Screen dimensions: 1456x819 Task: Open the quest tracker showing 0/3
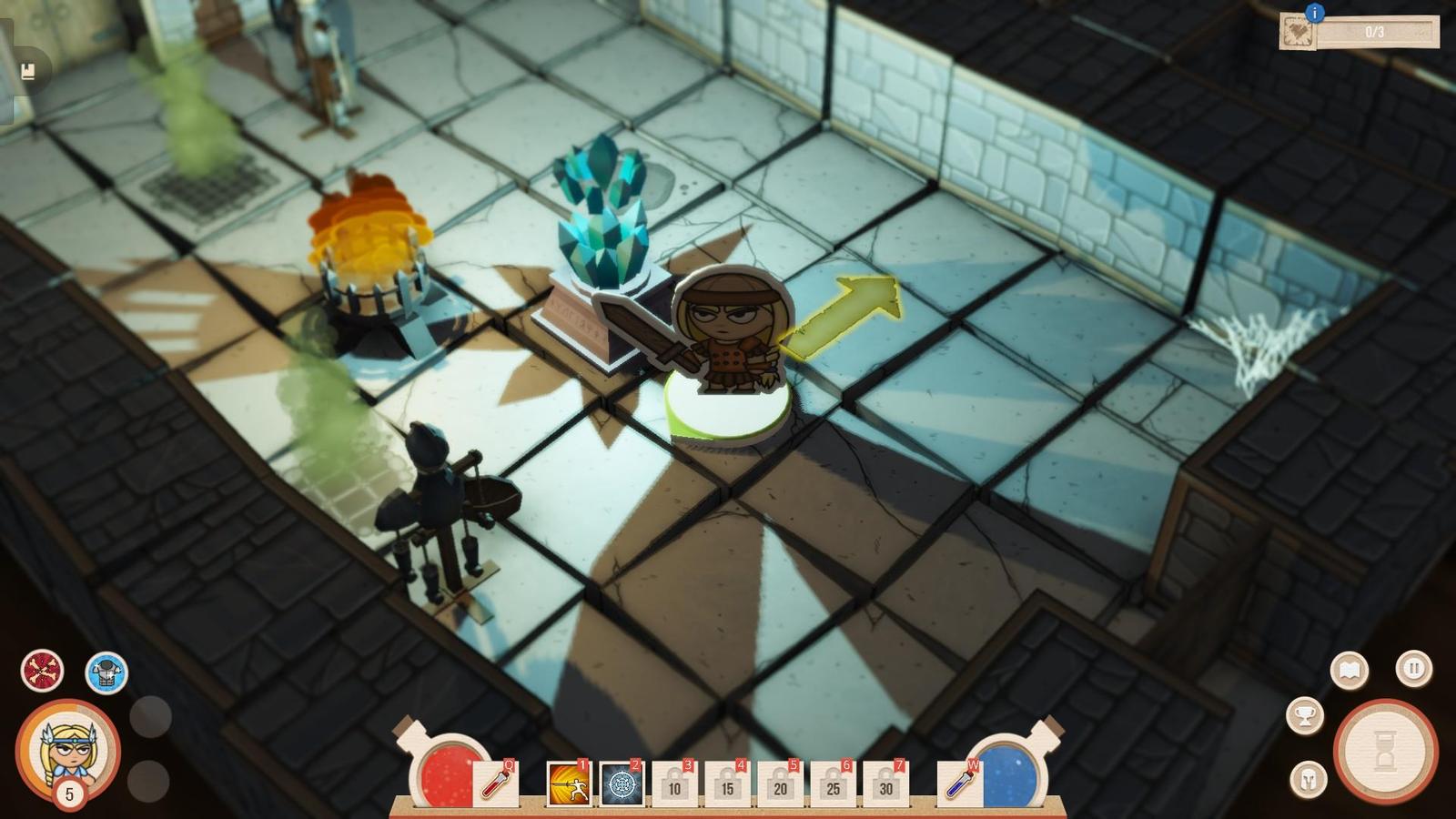click(1360, 33)
